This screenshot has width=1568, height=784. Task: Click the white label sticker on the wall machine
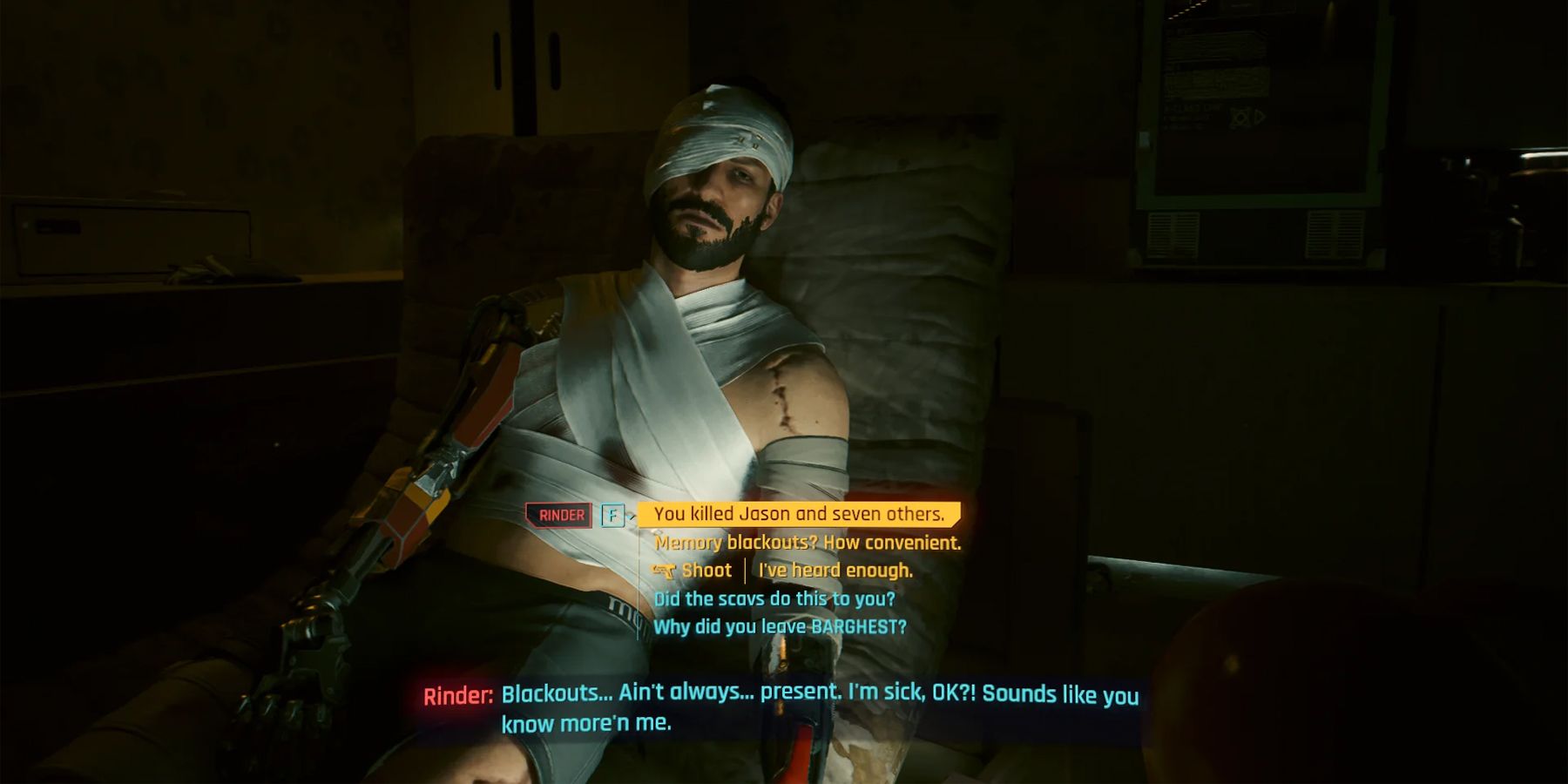click(x=1144, y=138)
